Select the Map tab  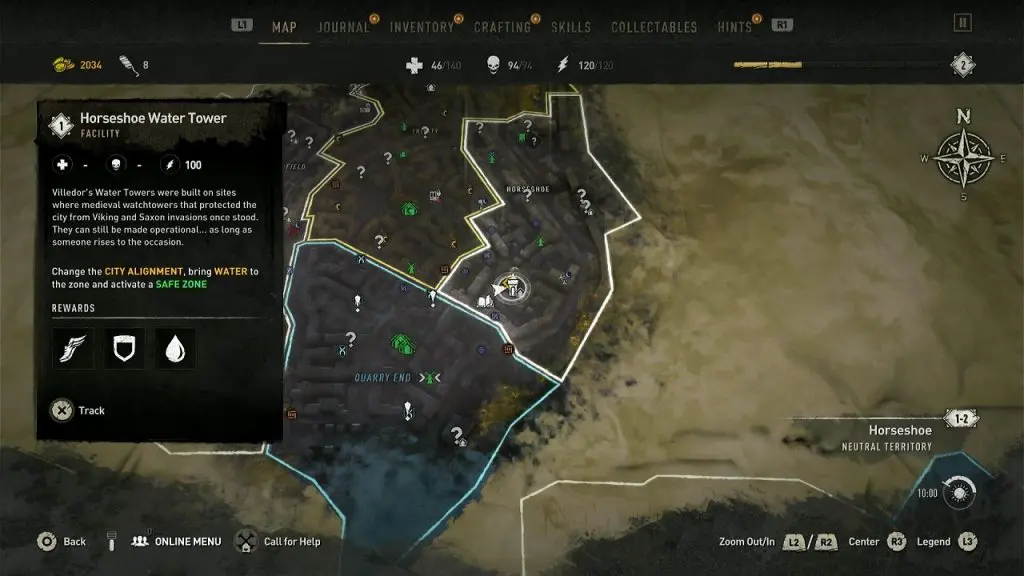(x=283, y=27)
